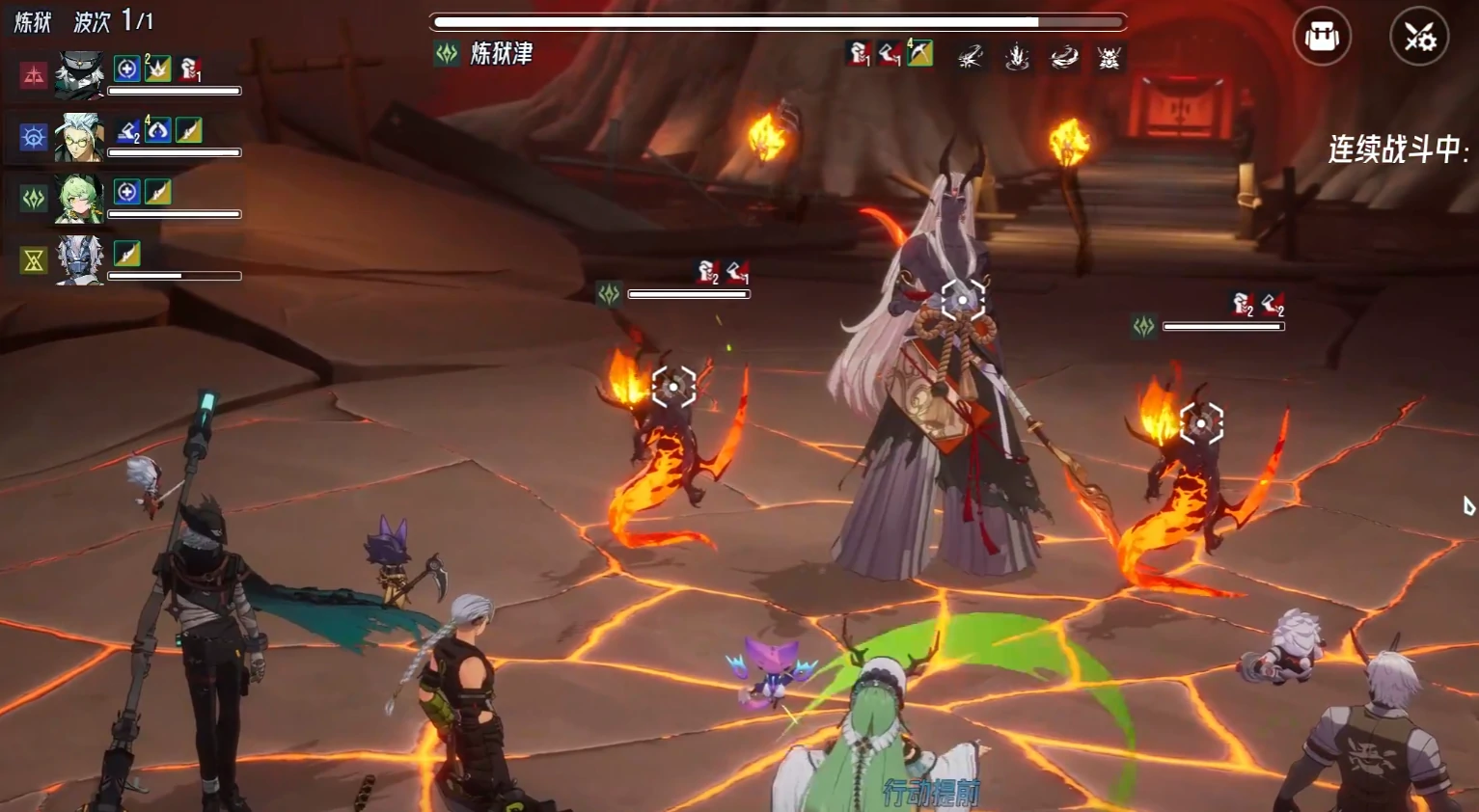Select the hat-wearing character portrait
This screenshot has width=1479, height=812.
(x=78, y=74)
